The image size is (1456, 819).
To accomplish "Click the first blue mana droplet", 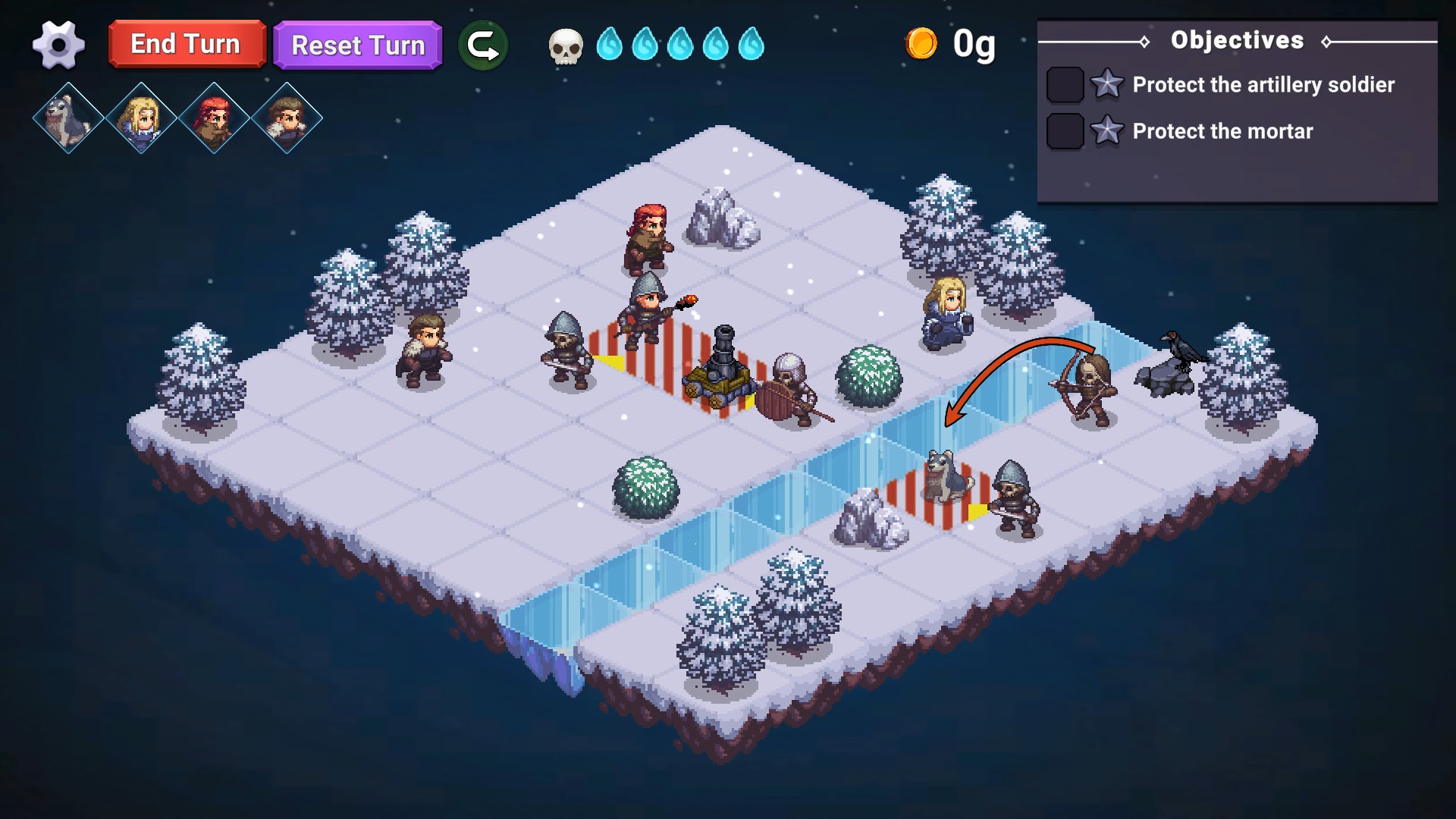I will (611, 45).
